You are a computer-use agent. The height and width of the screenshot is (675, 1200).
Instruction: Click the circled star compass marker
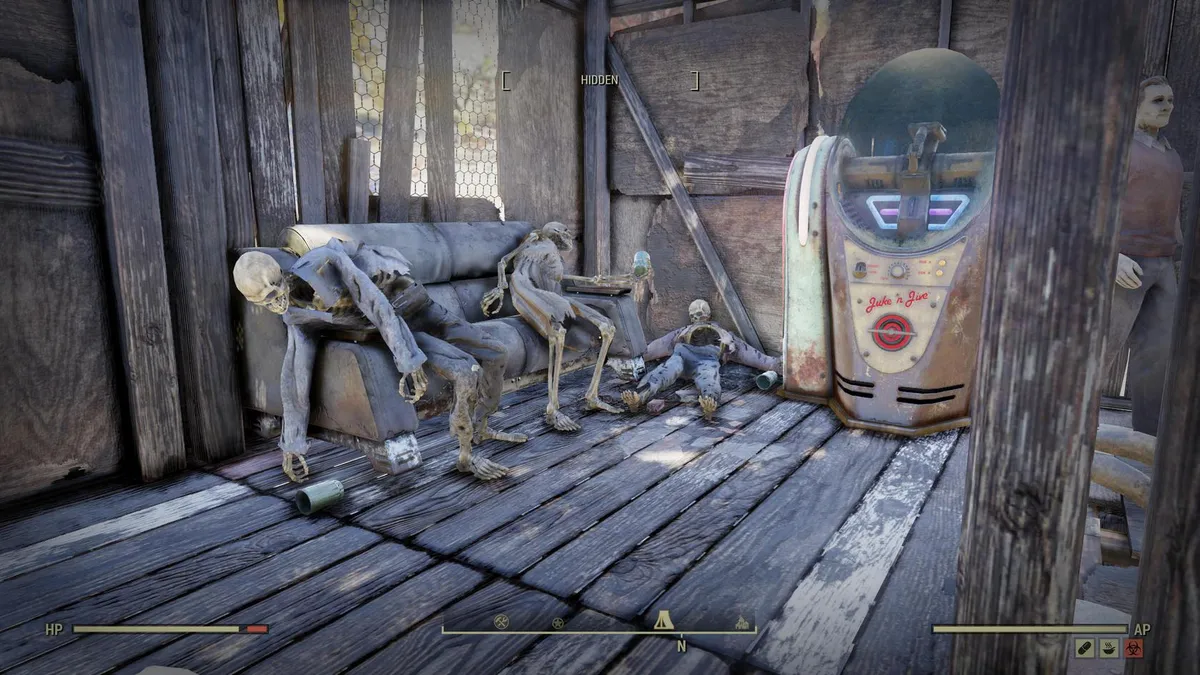click(558, 622)
